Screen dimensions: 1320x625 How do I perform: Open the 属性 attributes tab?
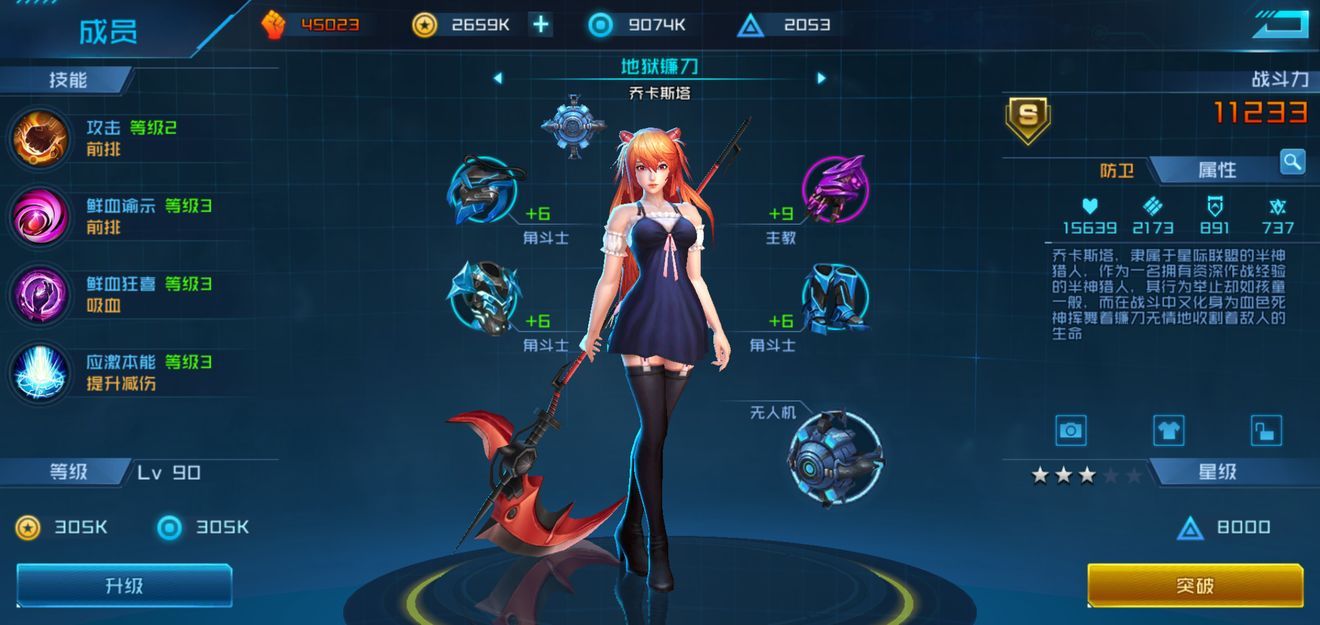[x=1217, y=170]
